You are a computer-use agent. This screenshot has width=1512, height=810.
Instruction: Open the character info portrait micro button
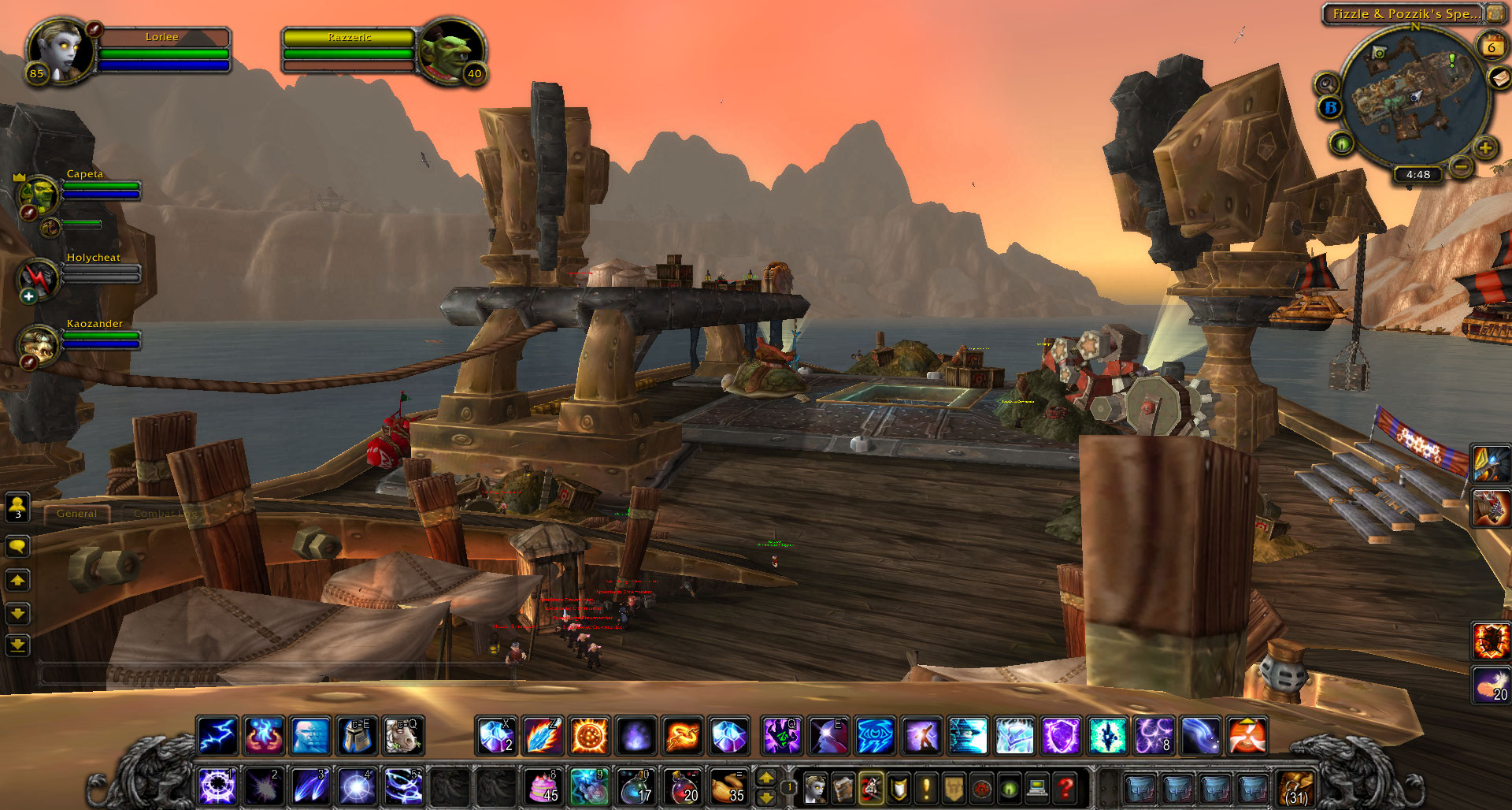click(815, 786)
